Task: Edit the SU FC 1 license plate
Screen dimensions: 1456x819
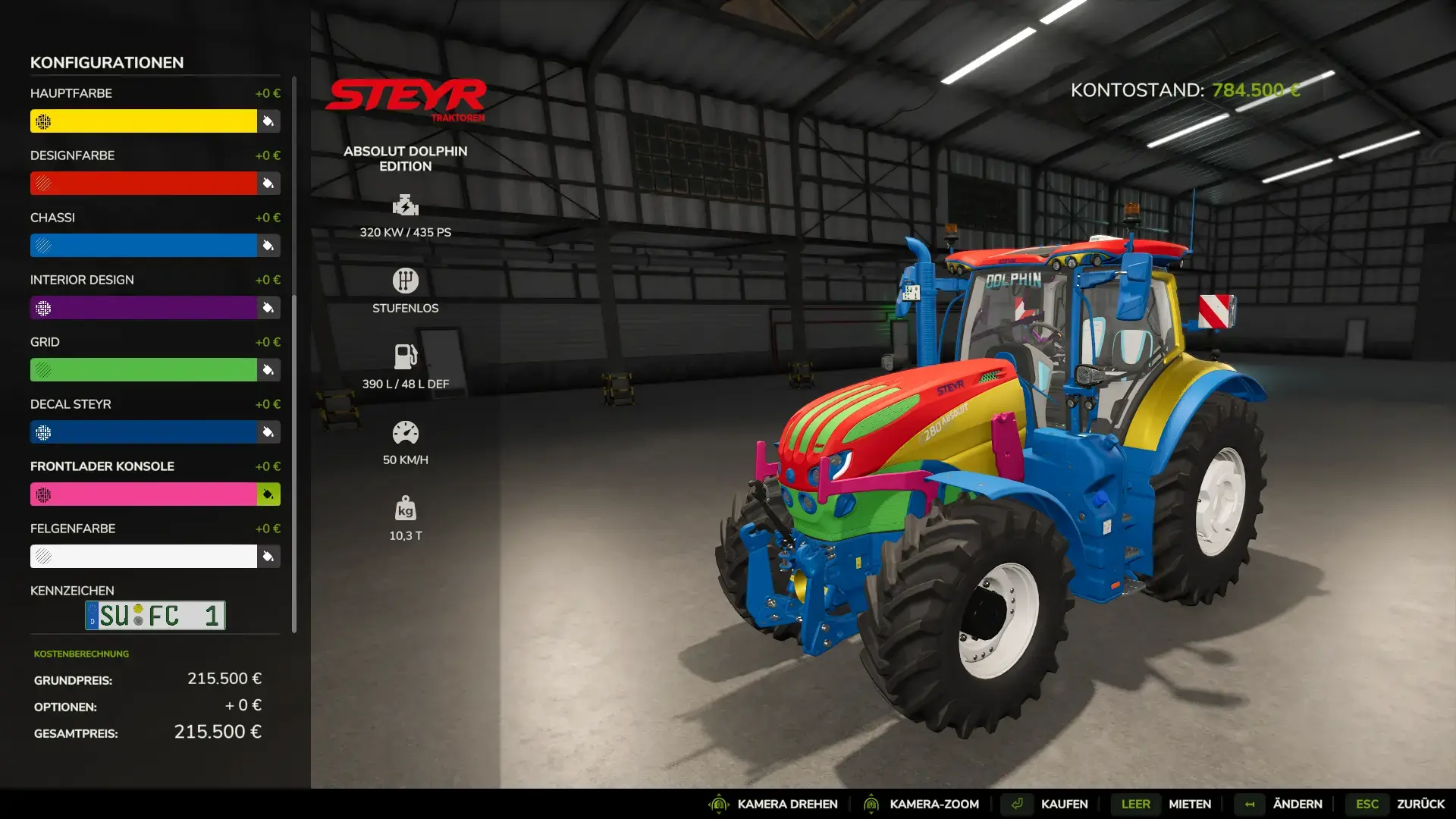Action: coord(155,616)
